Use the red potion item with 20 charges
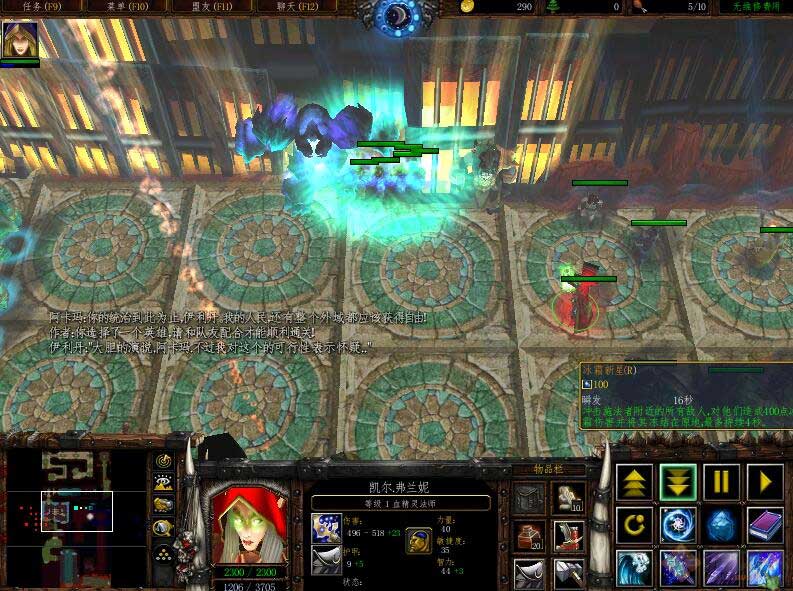The width and height of the screenshot is (793, 591). pos(530,535)
